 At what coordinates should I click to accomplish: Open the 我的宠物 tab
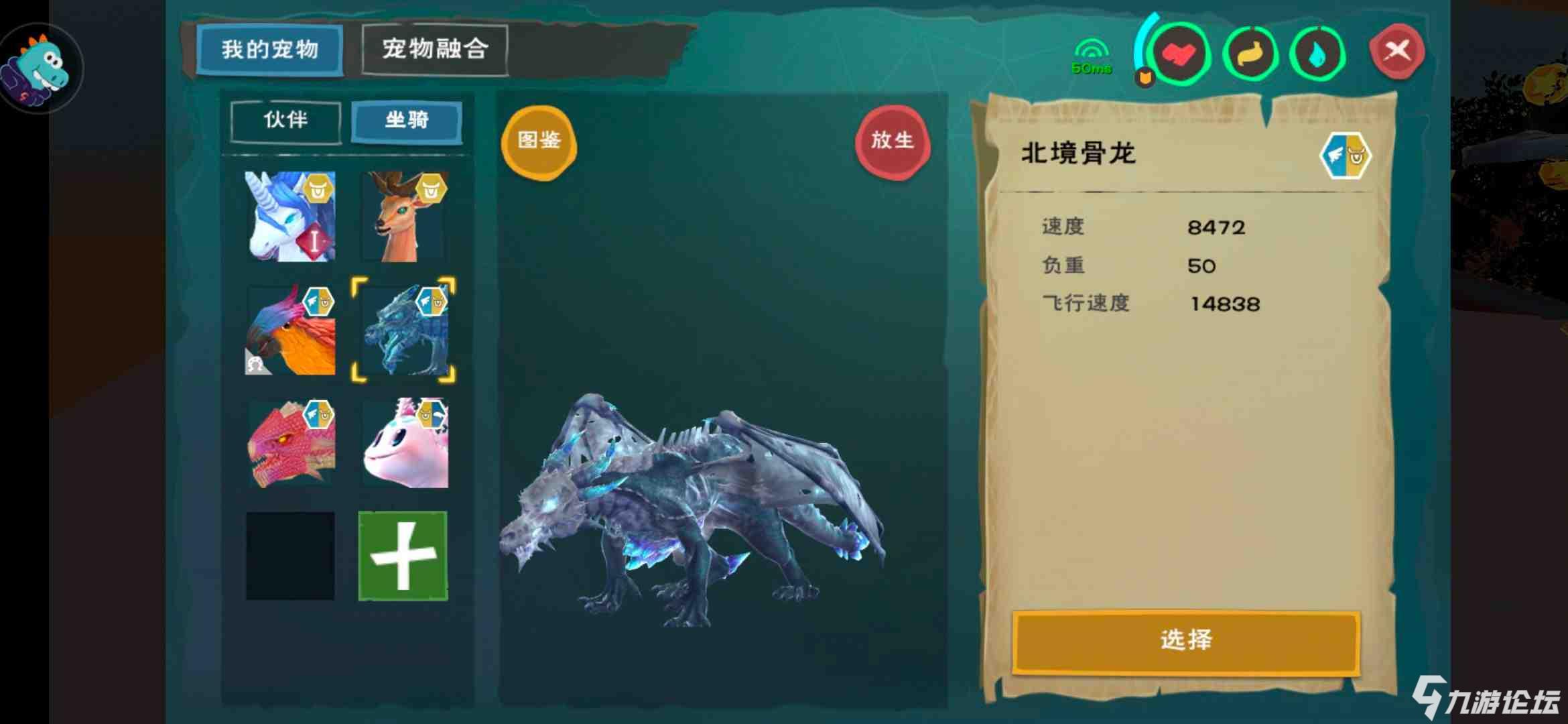point(269,48)
